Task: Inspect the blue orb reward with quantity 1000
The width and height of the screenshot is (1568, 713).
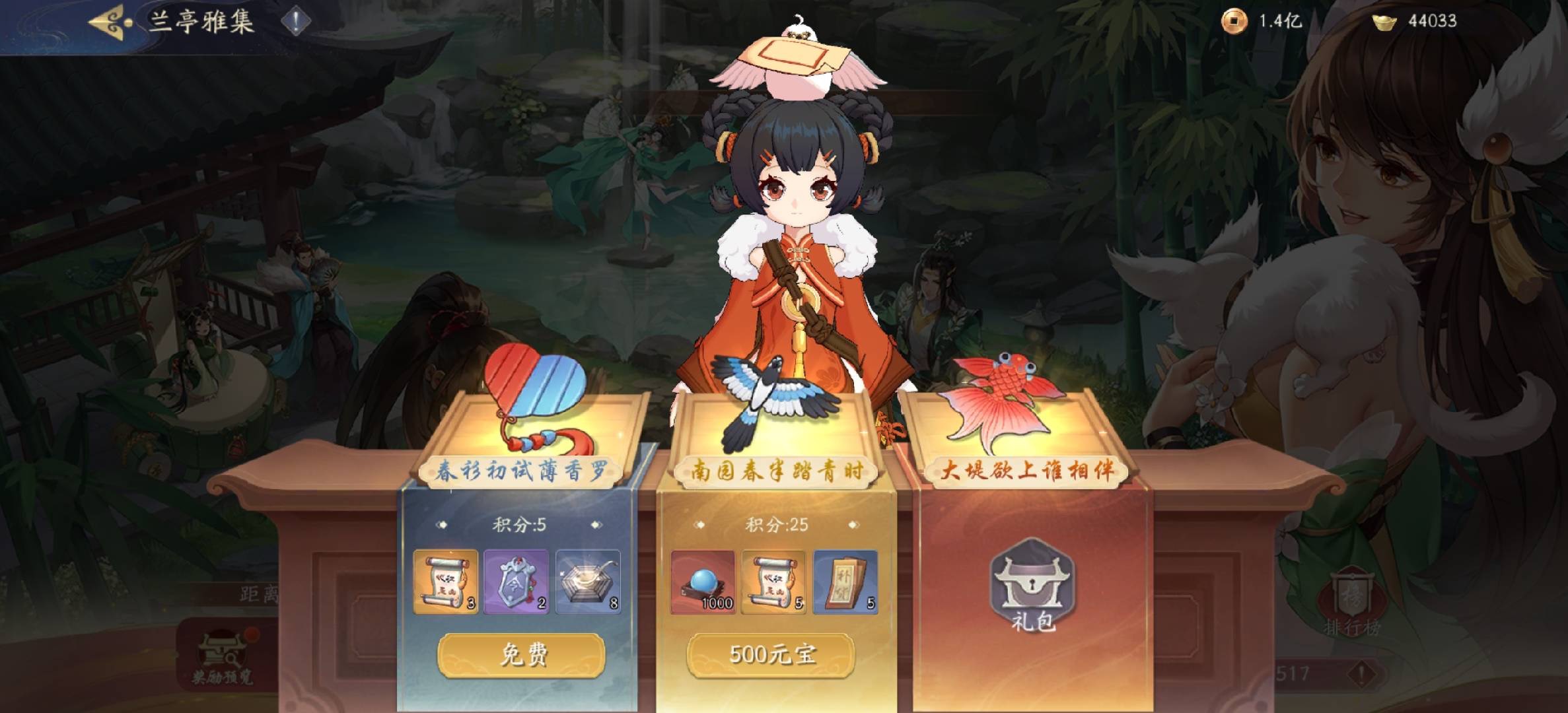Action: click(x=703, y=582)
